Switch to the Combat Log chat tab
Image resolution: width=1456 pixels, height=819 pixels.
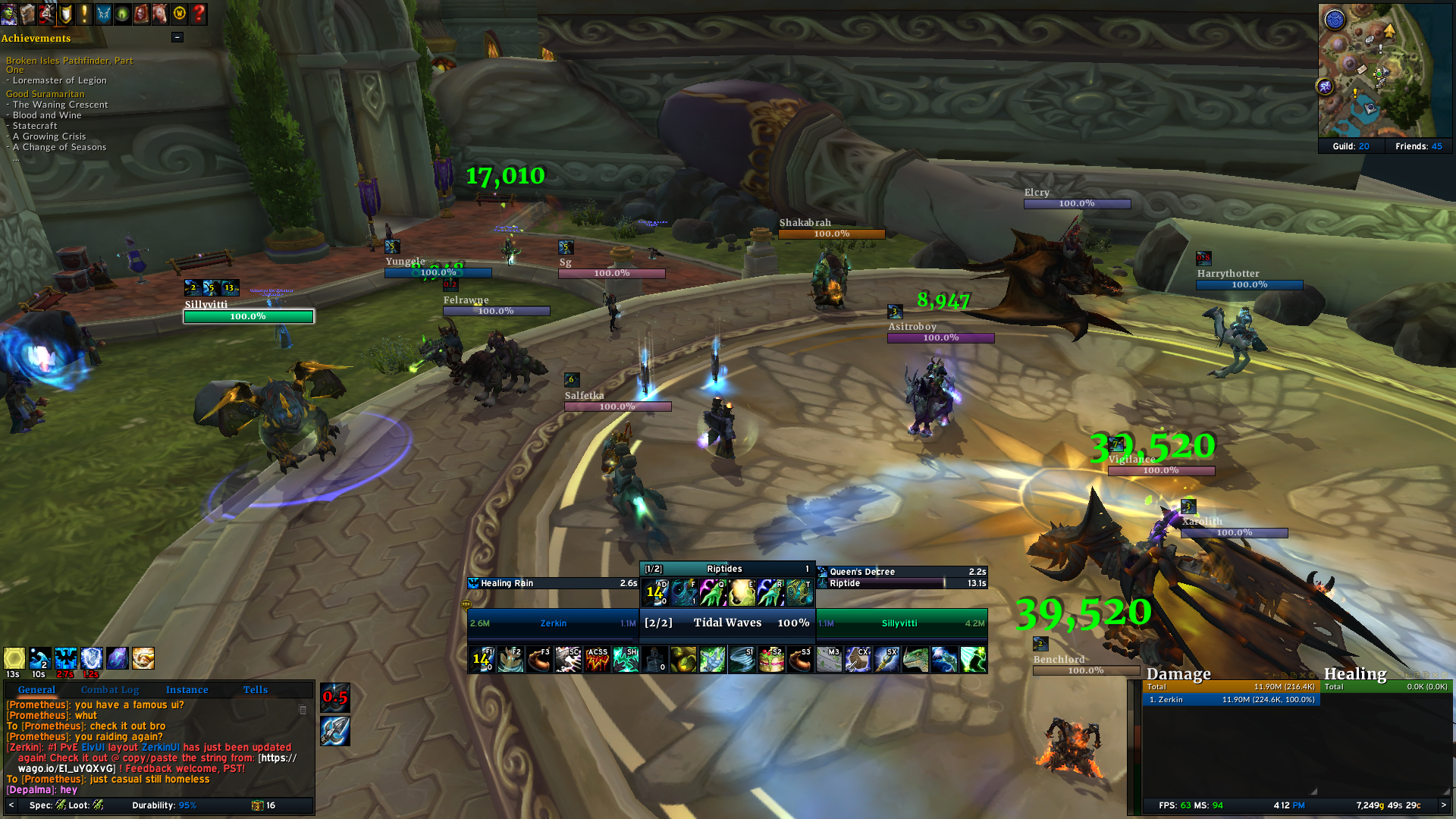(x=110, y=689)
